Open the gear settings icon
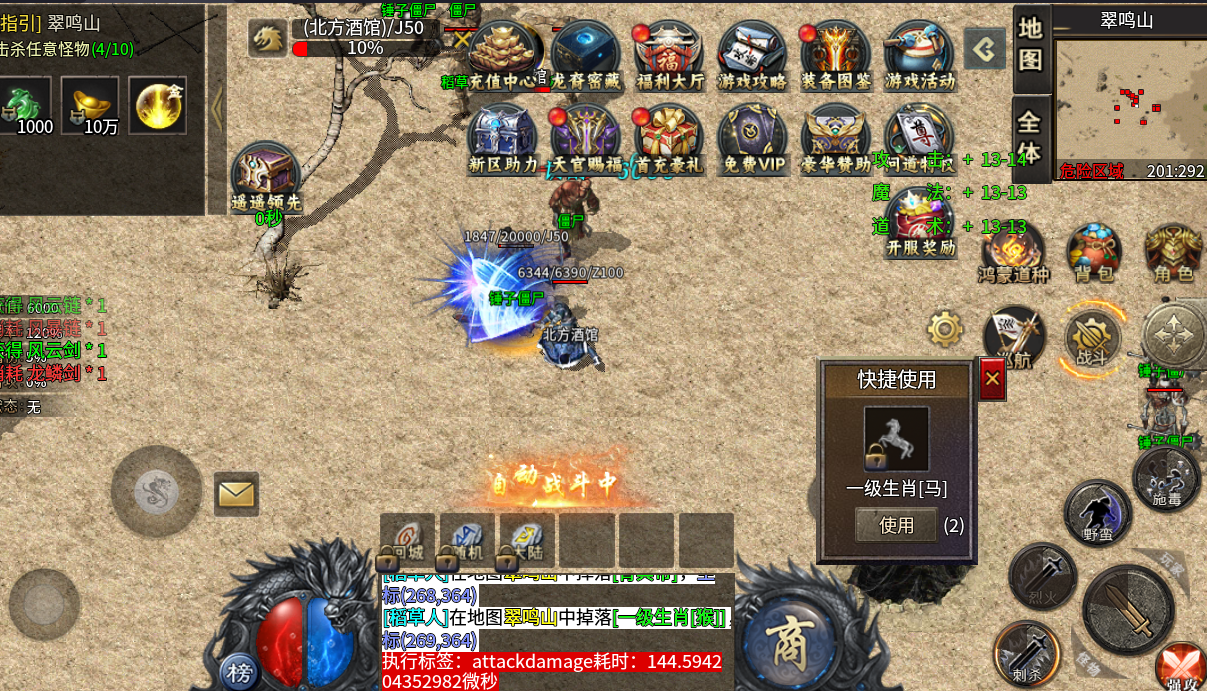Image resolution: width=1207 pixels, height=691 pixels. (x=945, y=328)
